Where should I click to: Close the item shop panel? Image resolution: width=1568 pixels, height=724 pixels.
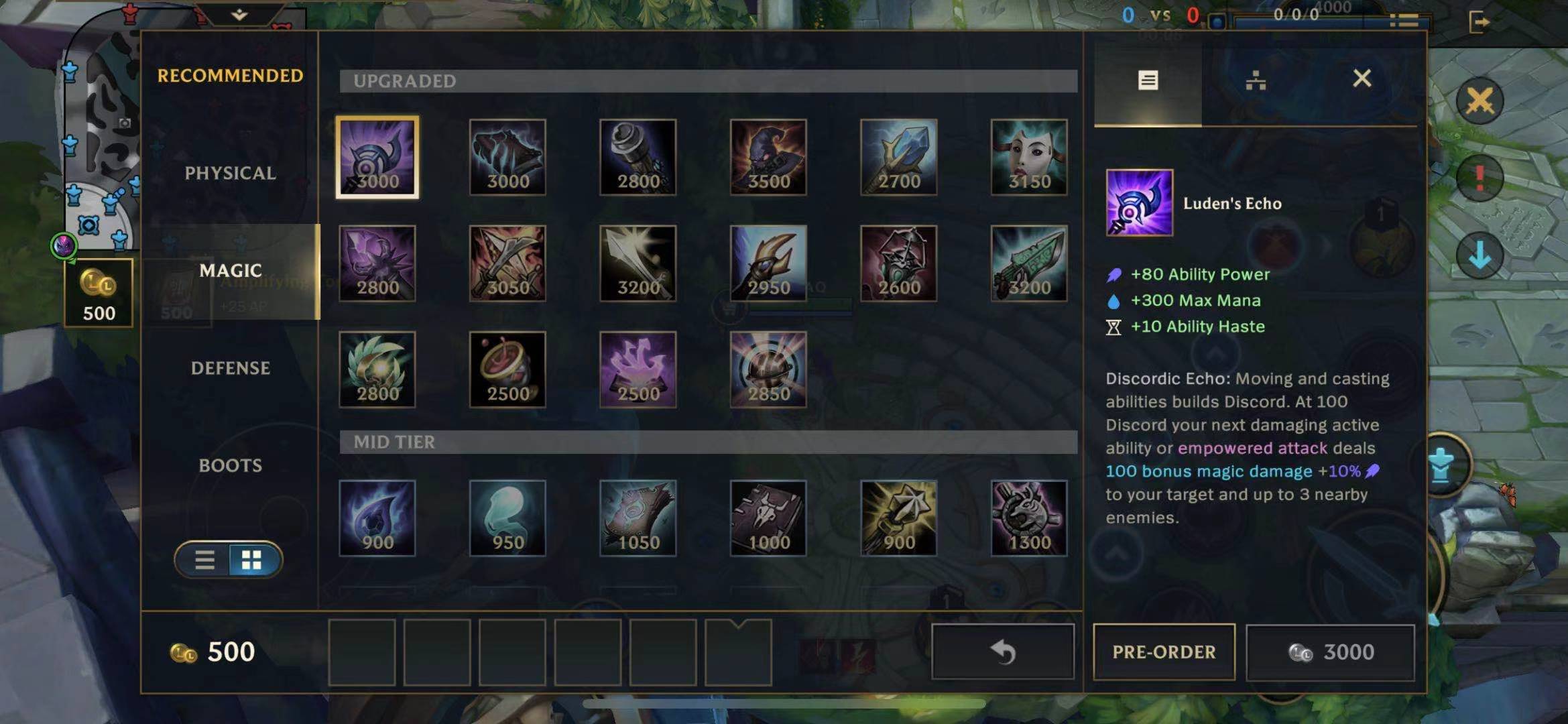click(x=1362, y=79)
